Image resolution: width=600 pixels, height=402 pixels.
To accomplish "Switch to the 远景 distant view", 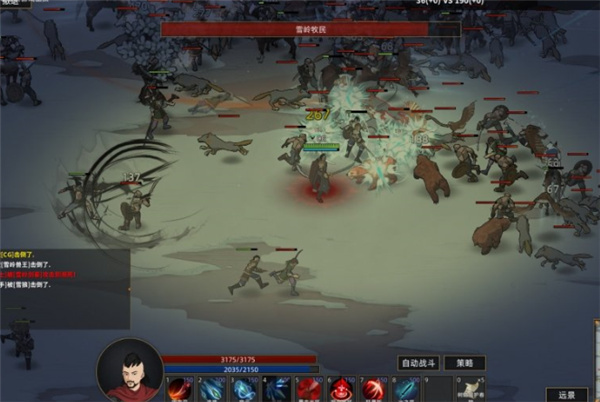I will point(566,393).
